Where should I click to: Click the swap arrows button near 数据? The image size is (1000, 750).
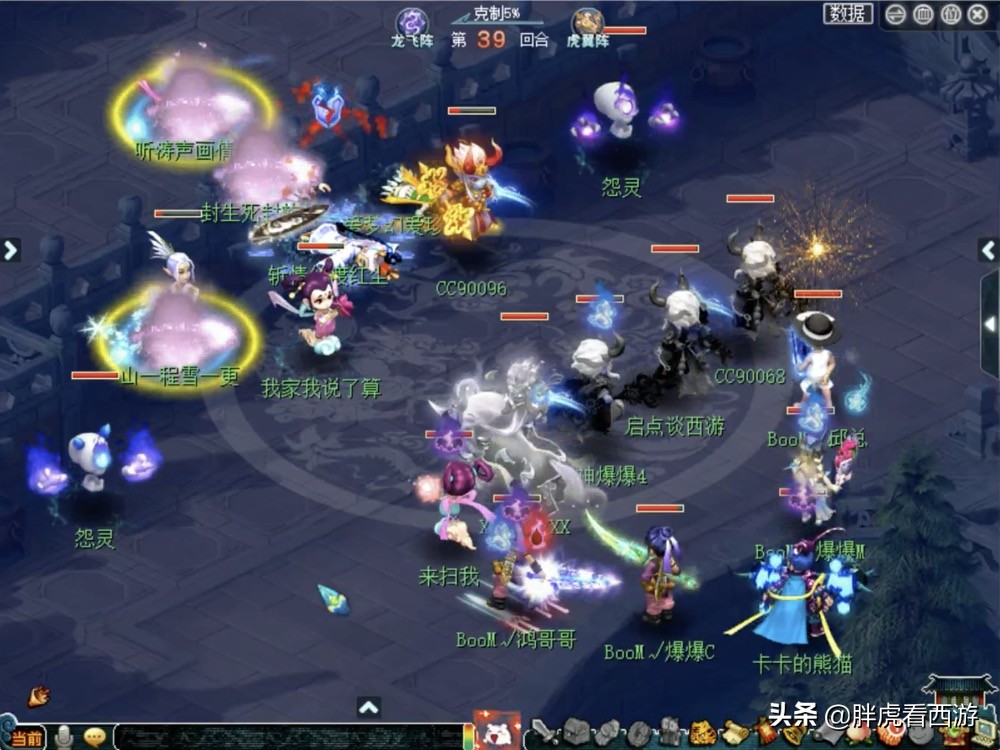[x=896, y=14]
